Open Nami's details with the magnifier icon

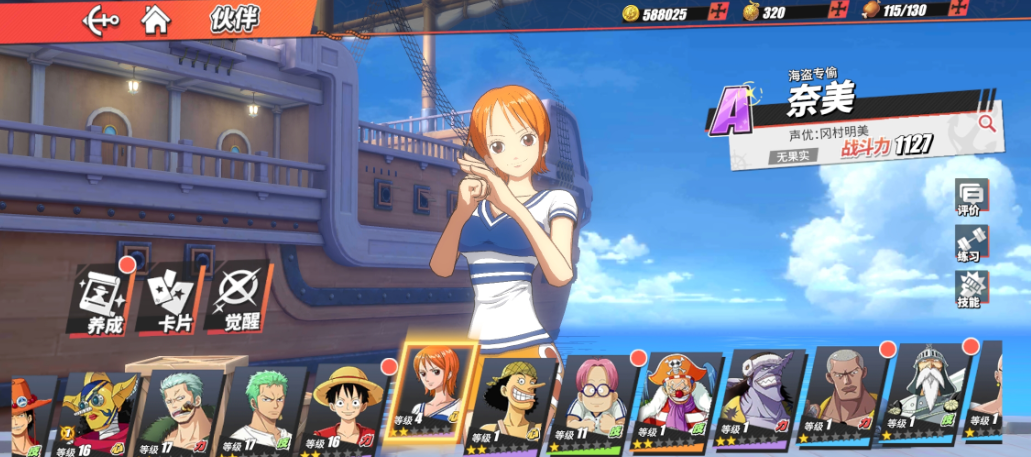(x=986, y=123)
